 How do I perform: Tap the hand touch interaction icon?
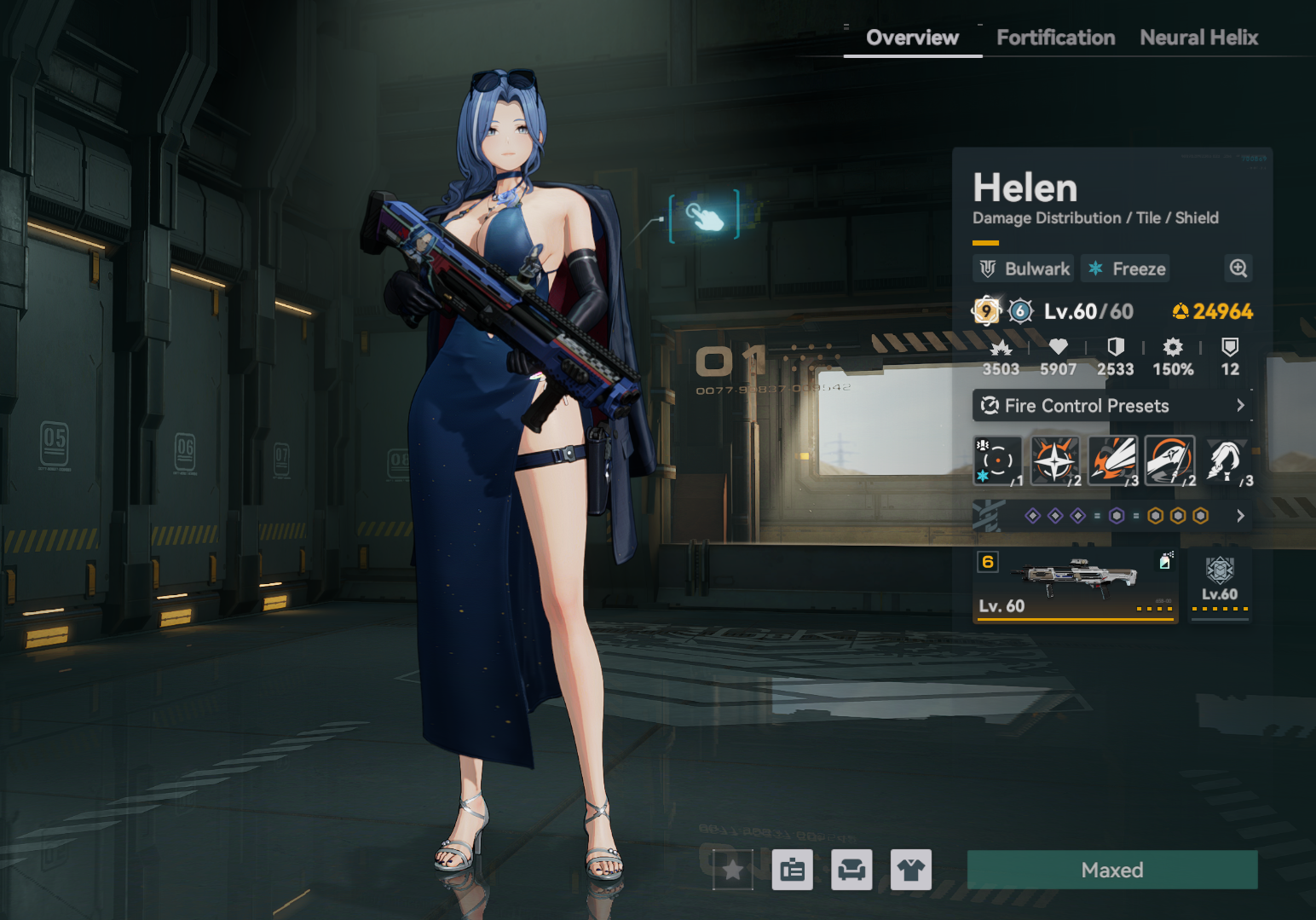(704, 217)
